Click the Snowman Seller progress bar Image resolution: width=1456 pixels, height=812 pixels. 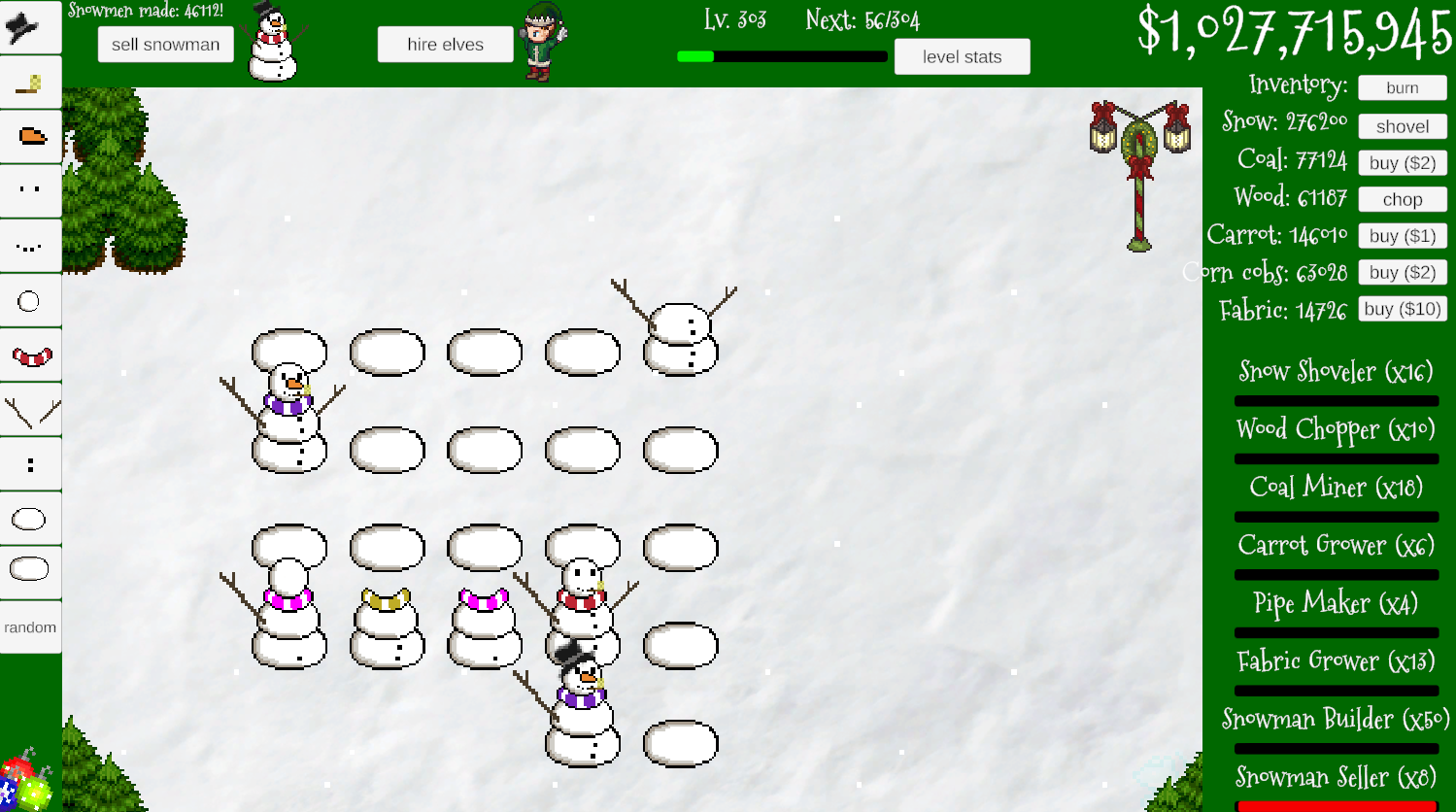pyautogui.click(x=1337, y=805)
